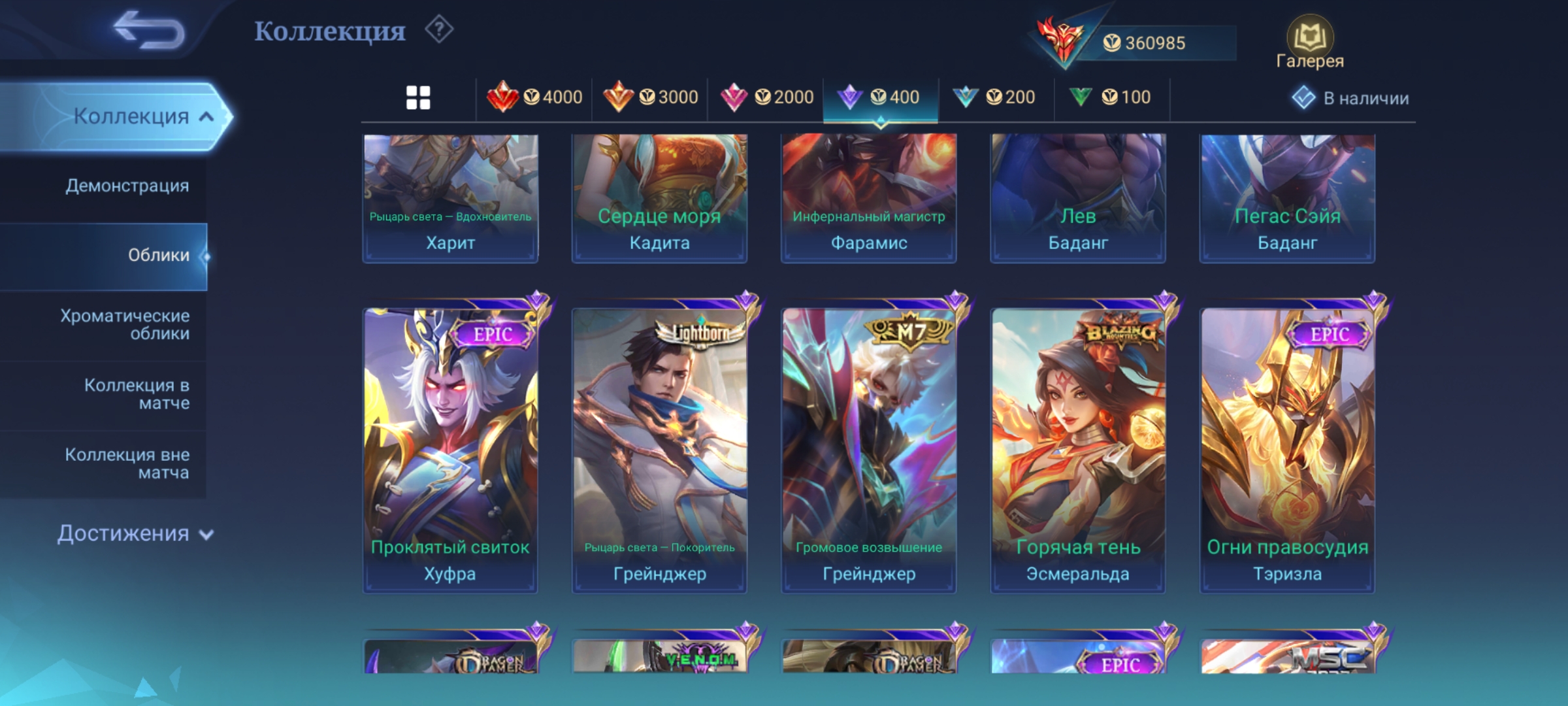The width and height of the screenshot is (1568, 706).
Task: Select Хроматические облики in the sidebar
Action: 125,325
